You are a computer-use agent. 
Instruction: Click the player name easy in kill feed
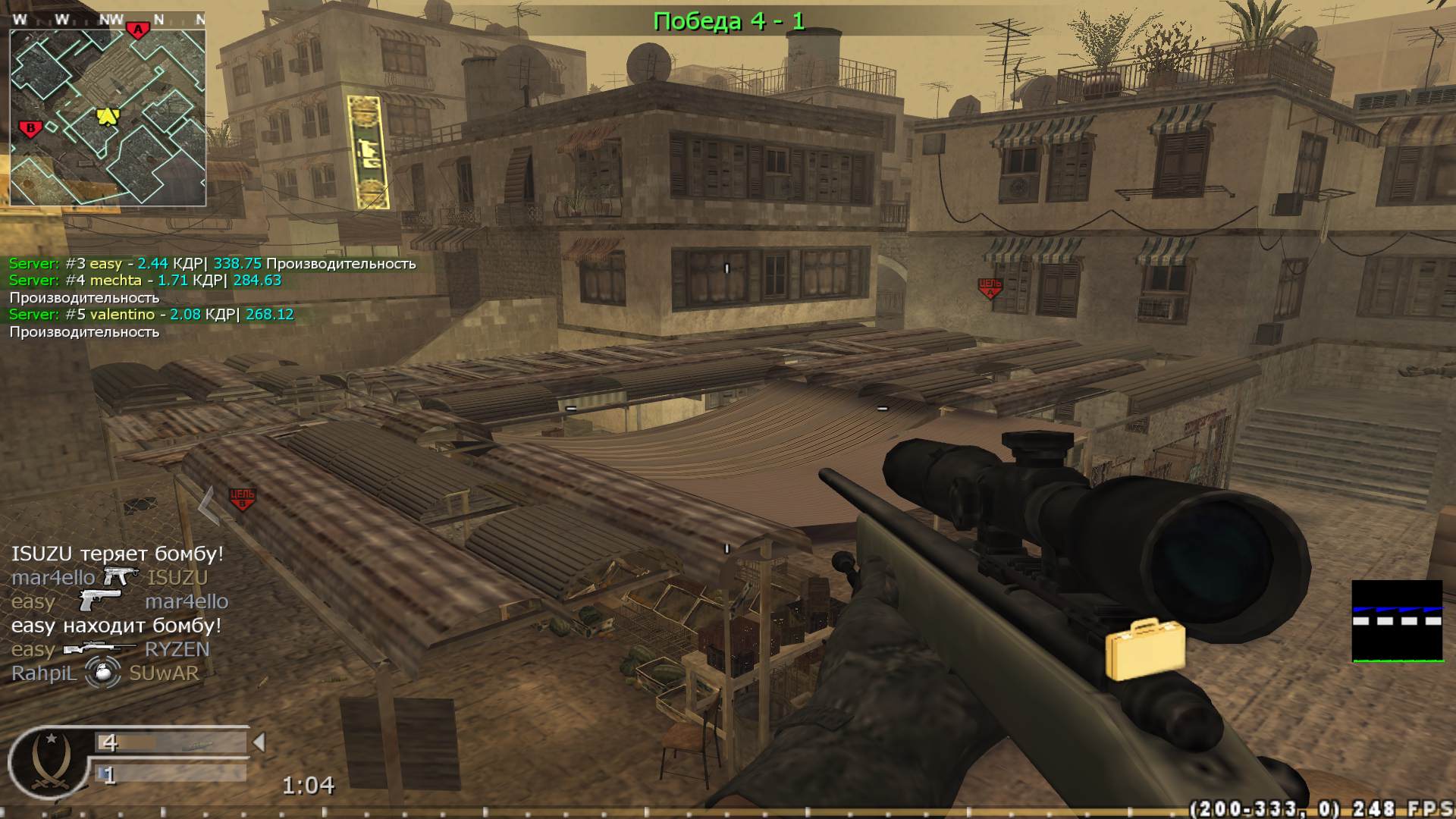[32, 601]
